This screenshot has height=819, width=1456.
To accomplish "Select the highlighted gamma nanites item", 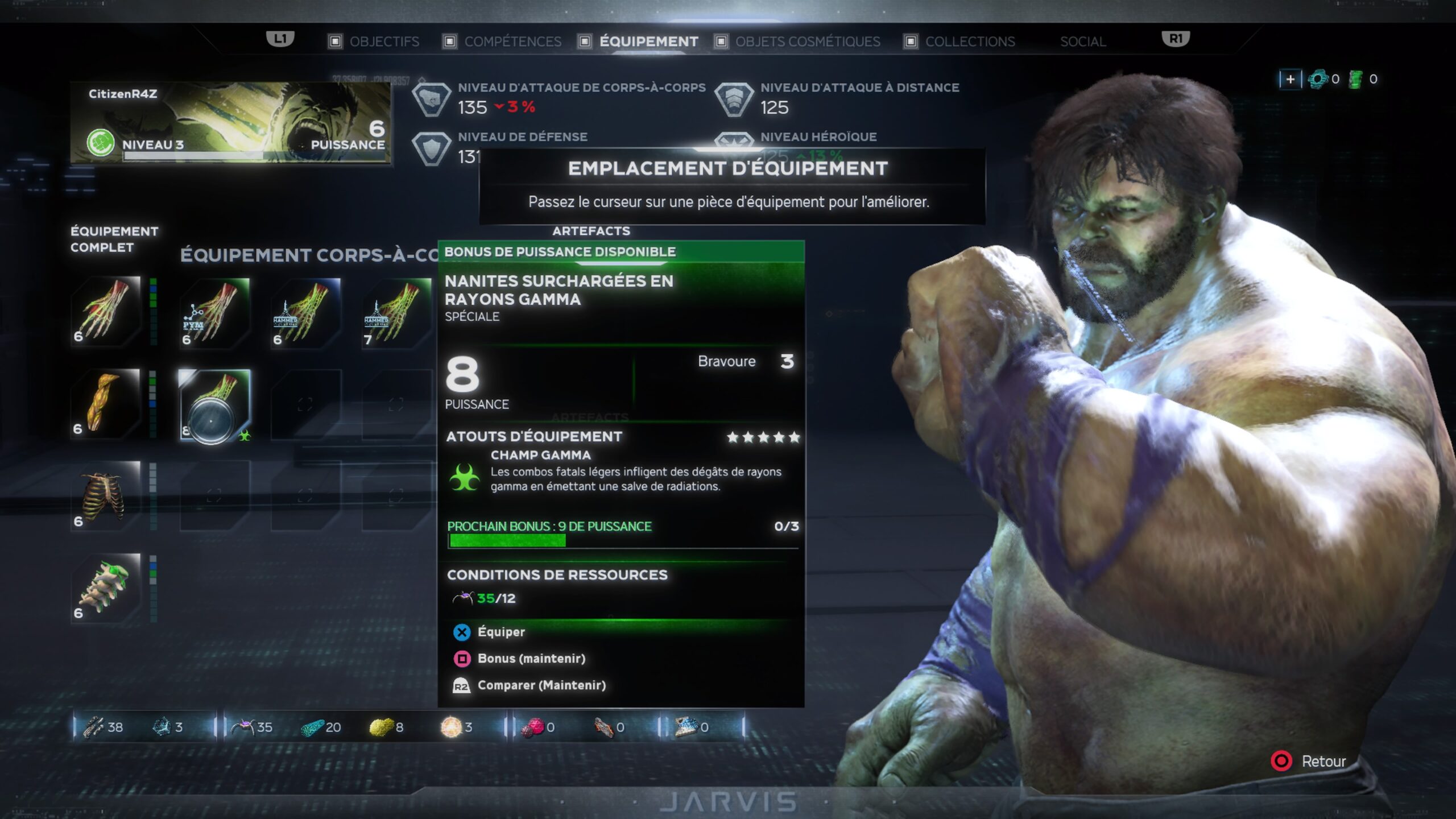I will click(214, 405).
